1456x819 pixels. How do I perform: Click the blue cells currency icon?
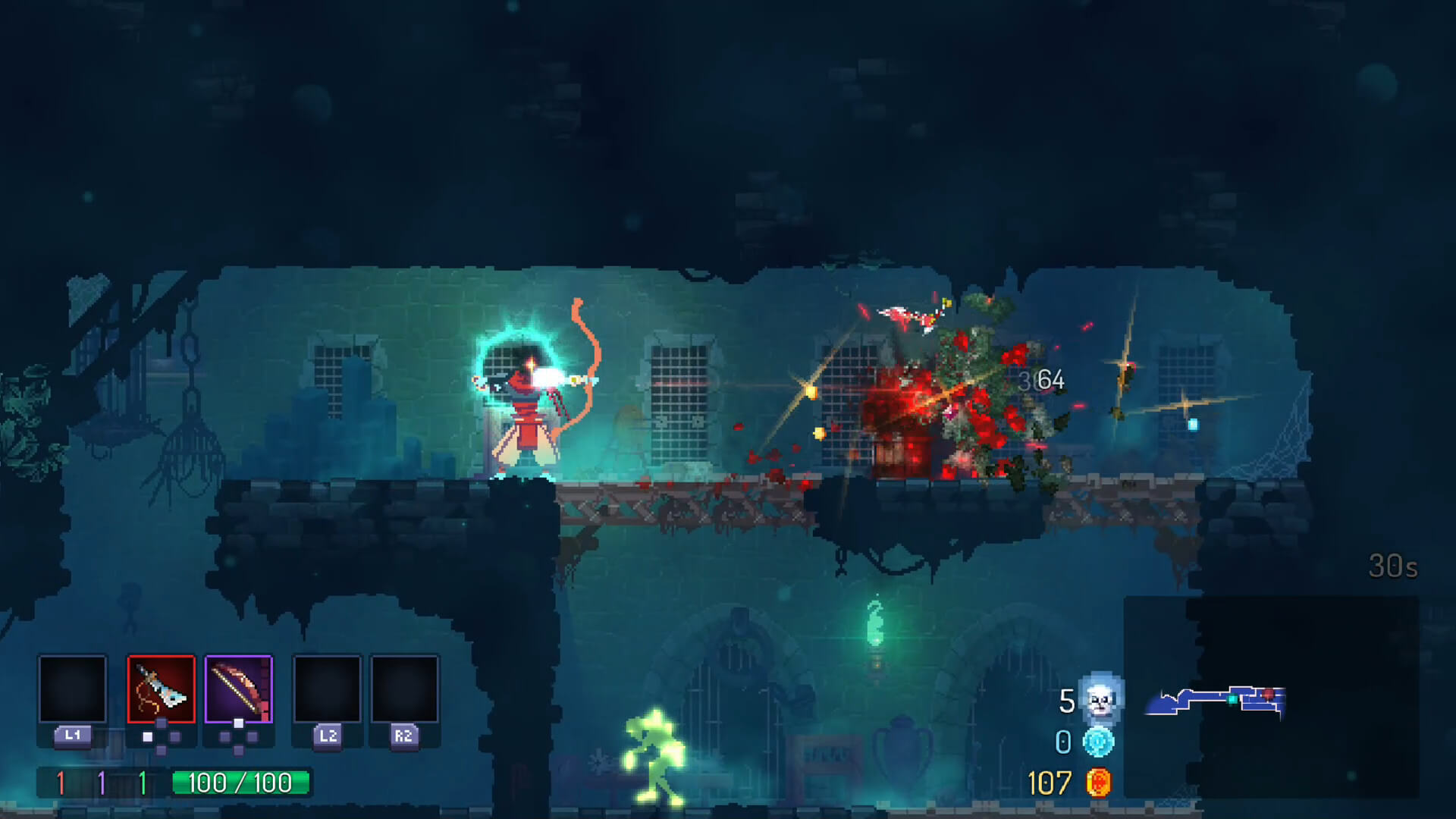1098,742
